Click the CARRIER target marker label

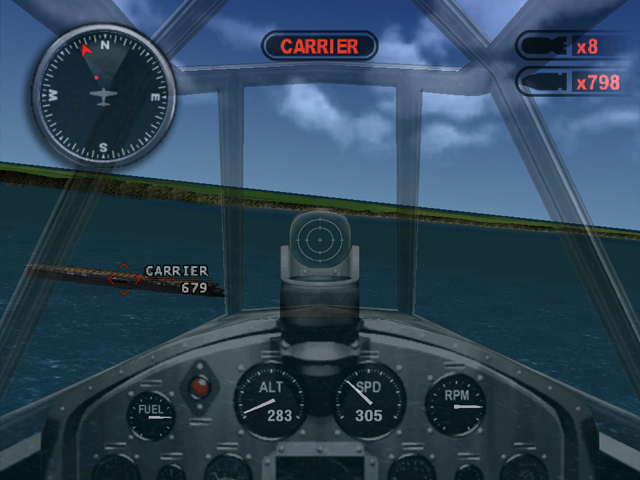[176, 271]
